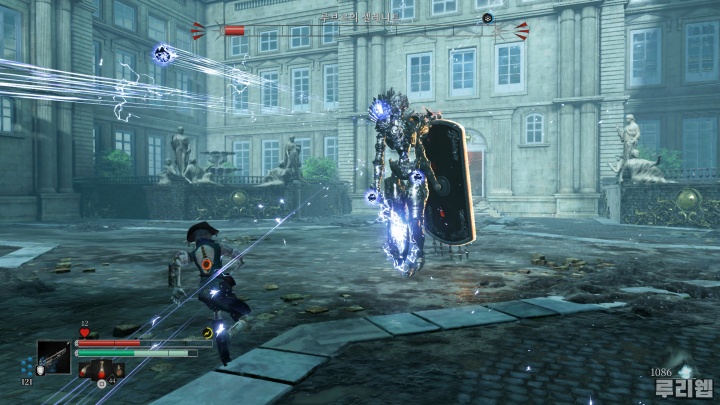Click the yellow lightning status icon
Image resolution: width=720 pixels, height=405 pixels.
pyautogui.click(x=208, y=333)
